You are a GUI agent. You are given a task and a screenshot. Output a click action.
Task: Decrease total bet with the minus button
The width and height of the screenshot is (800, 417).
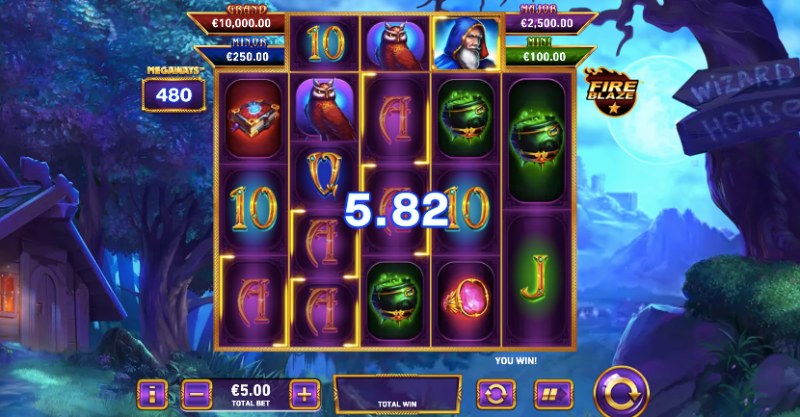[197, 392]
